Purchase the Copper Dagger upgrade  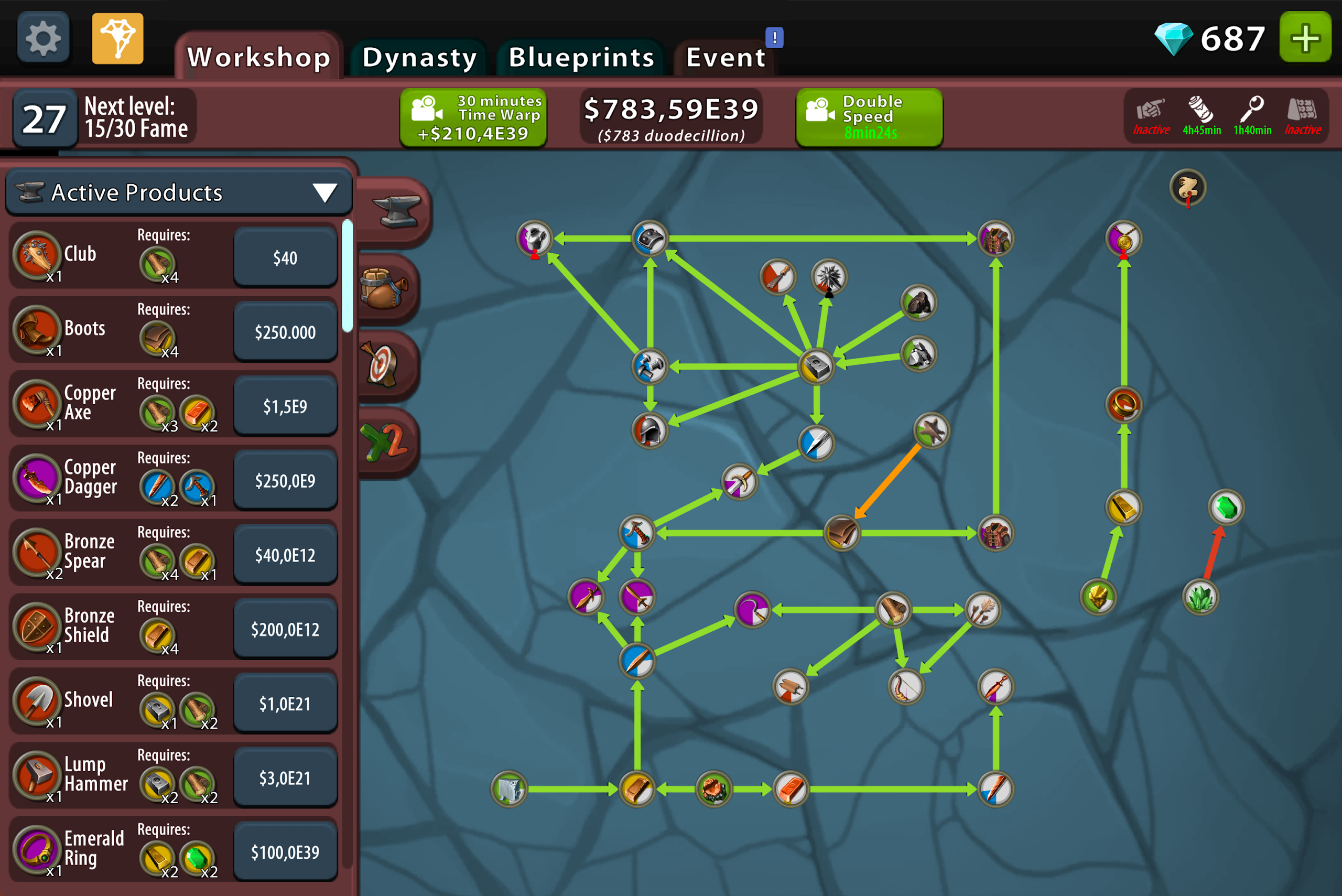click(285, 481)
